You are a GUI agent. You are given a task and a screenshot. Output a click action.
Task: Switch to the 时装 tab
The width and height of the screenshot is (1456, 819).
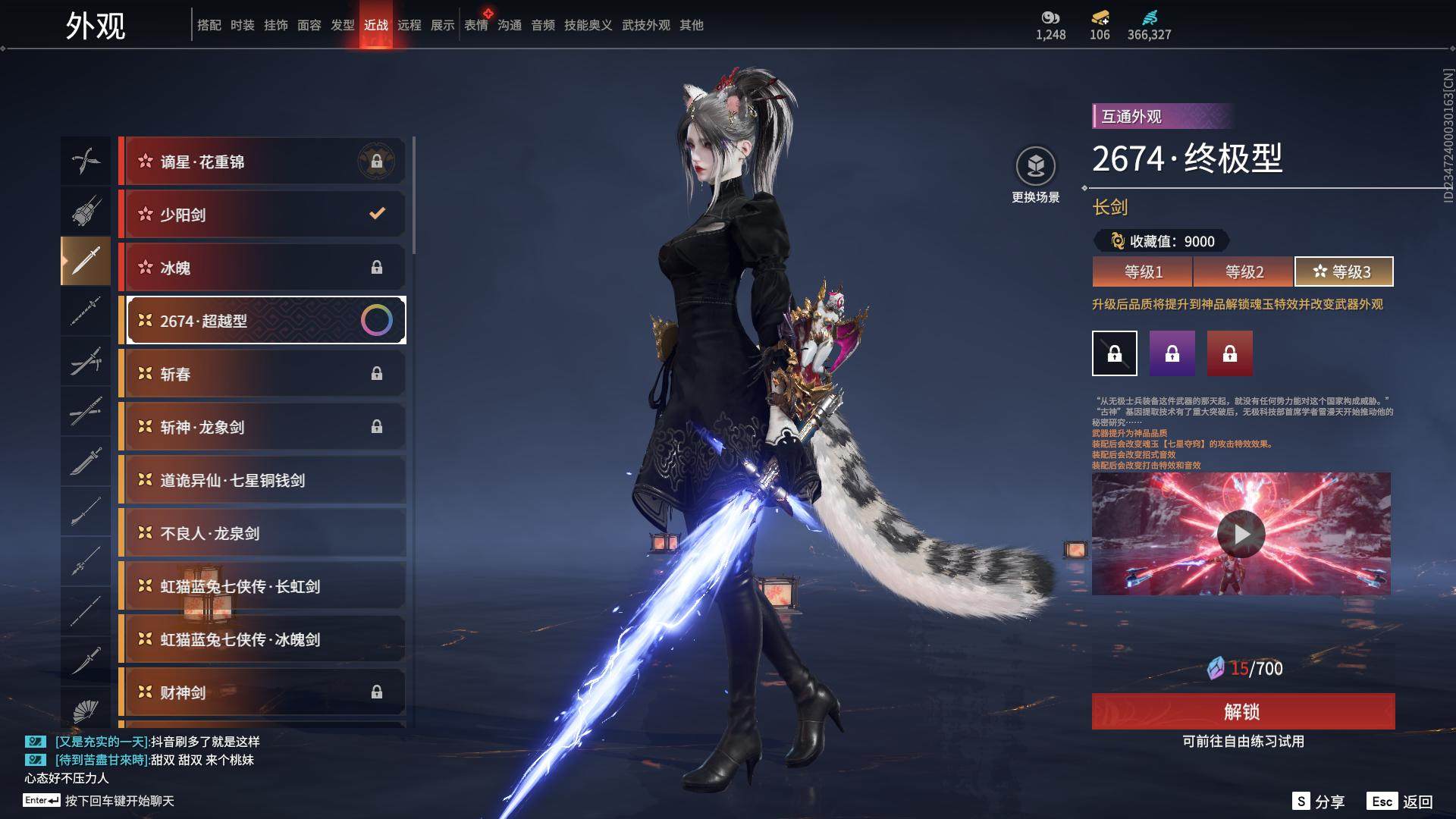(243, 25)
